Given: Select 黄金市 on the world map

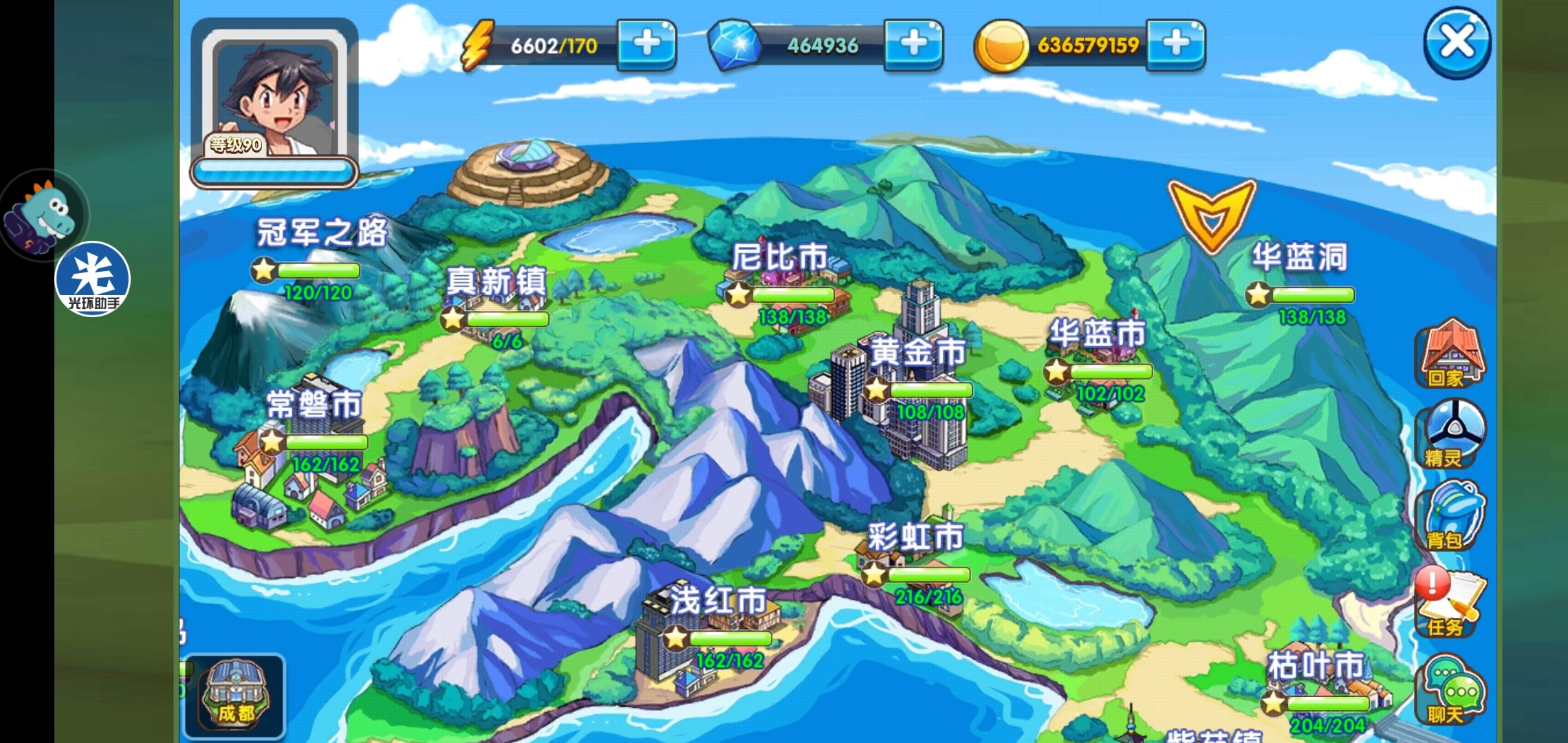Looking at the screenshot, I should pos(917,352).
